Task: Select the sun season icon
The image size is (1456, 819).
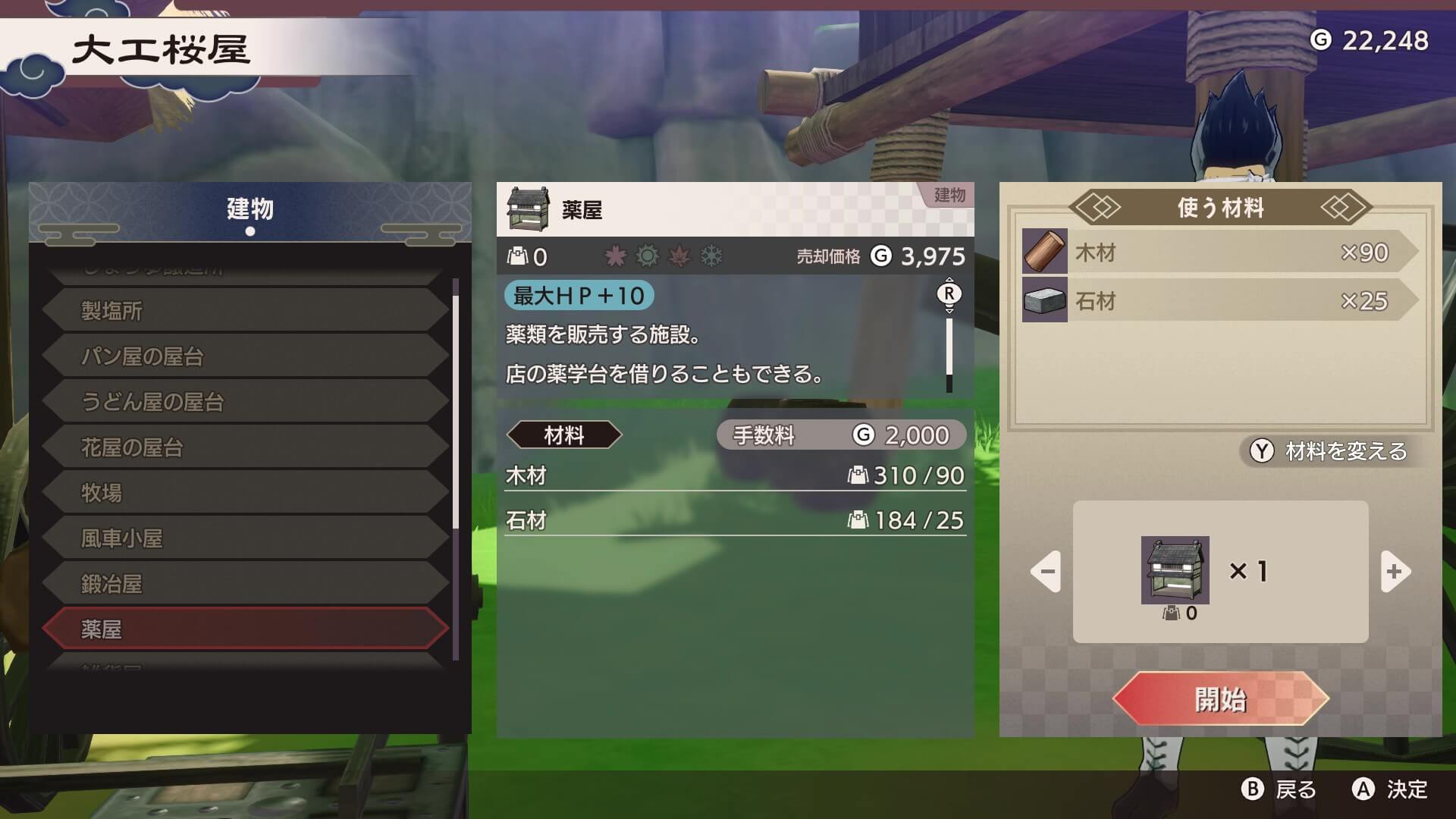Action: tap(647, 255)
